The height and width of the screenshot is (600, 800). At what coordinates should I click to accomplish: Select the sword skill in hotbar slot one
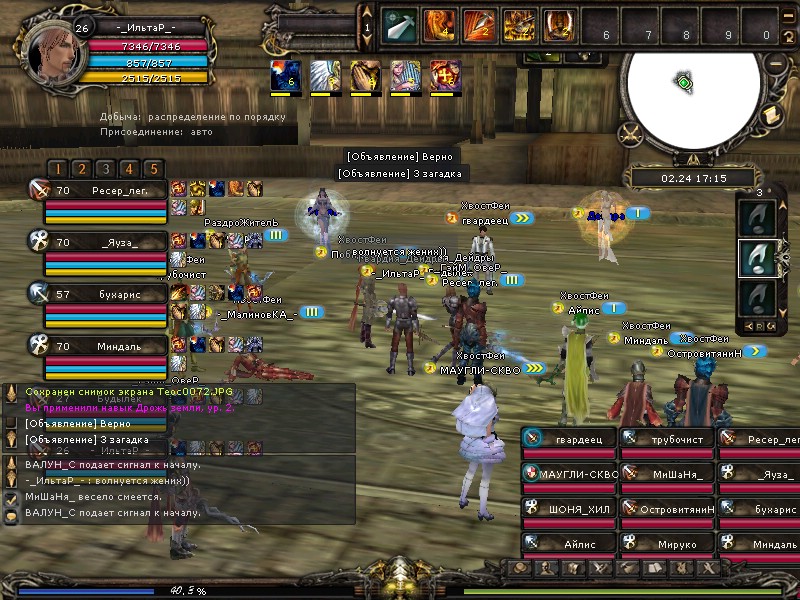coord(400,25)
